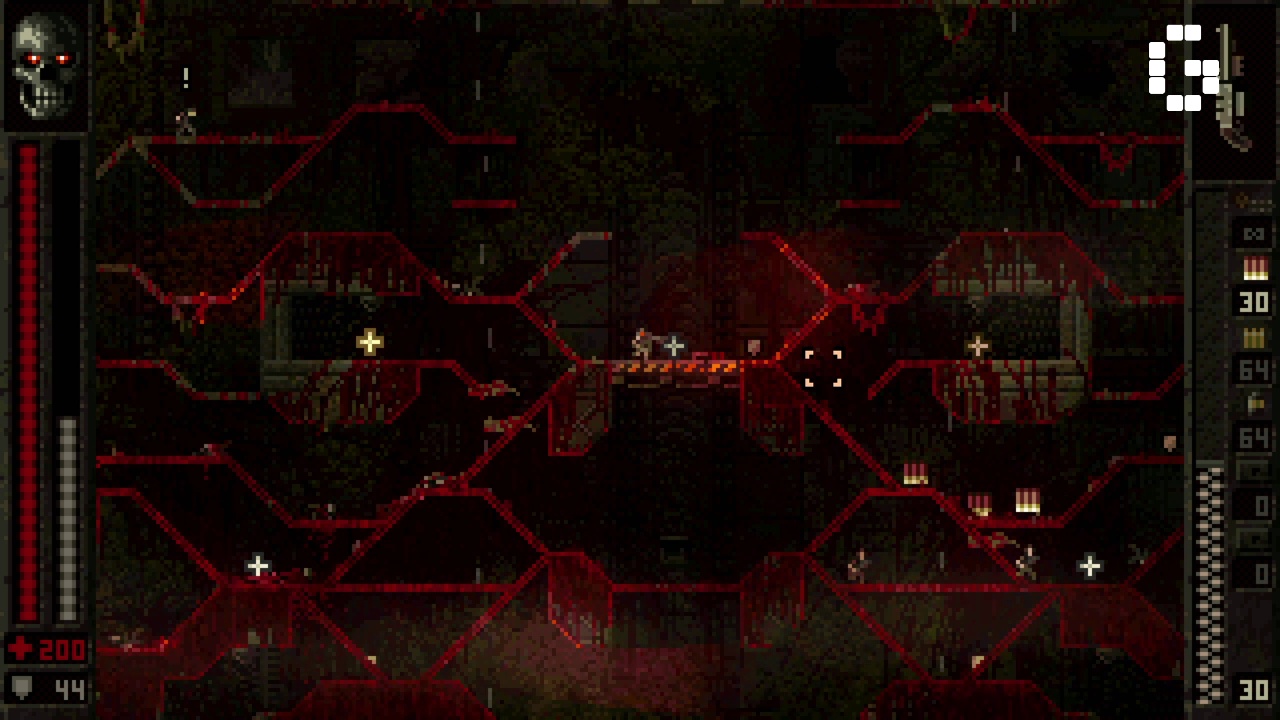Image resolution: width=1280 pixels, height=720 pixels.
Task: Select the infinite-ammo chainsaw weapon slot
Action: [x=1253, y=234]
